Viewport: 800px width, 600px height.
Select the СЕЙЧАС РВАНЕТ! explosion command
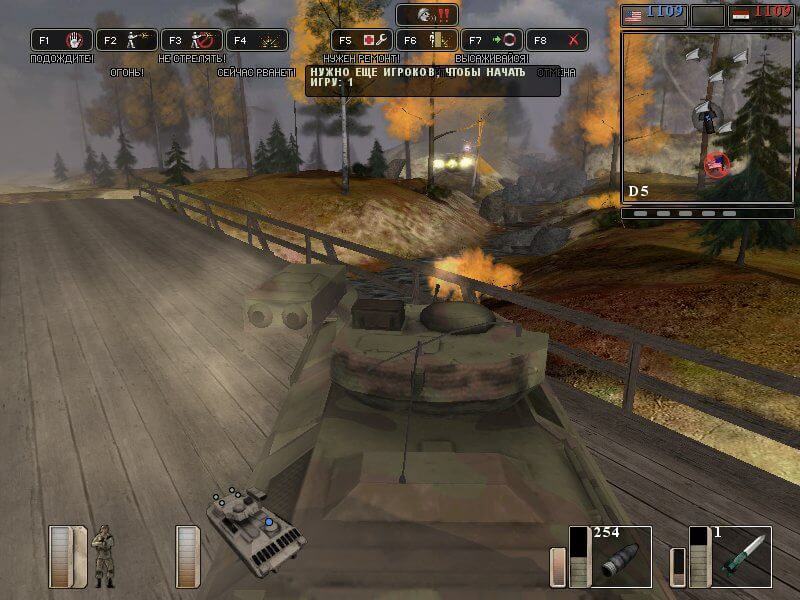coord(257,41)
